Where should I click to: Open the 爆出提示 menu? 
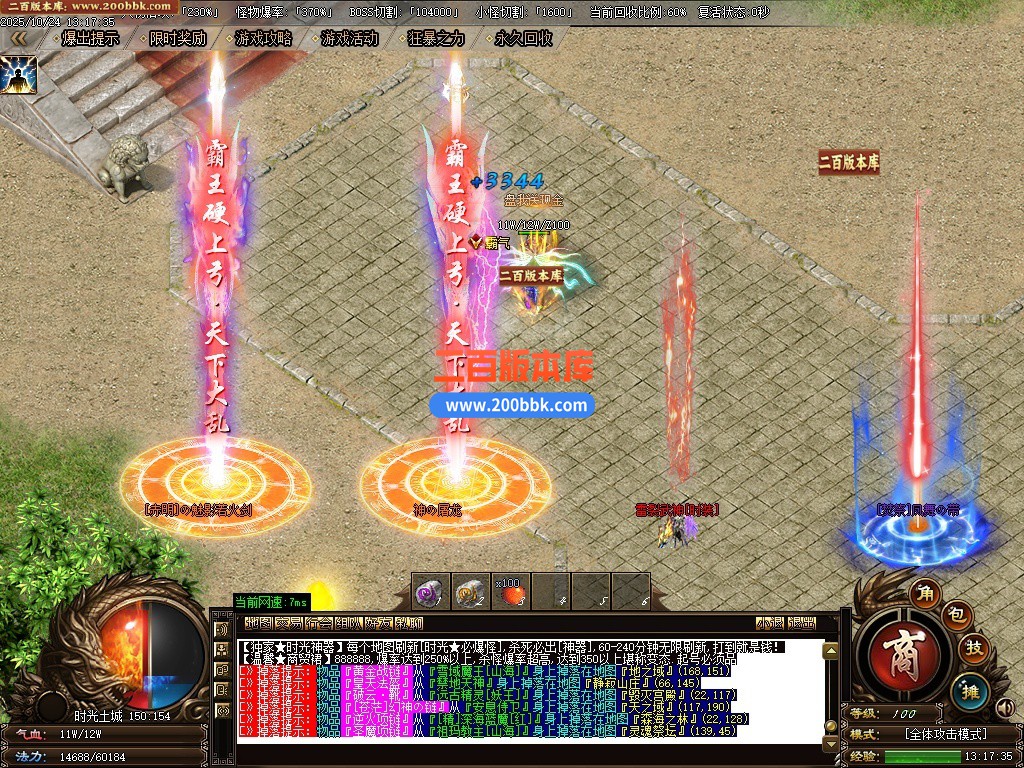[90, 39]
